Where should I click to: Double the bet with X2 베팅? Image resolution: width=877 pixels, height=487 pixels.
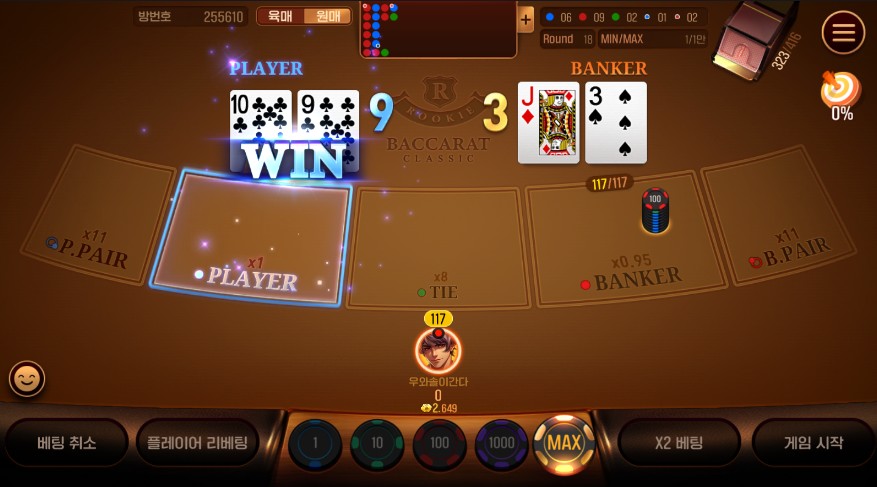(x=679, y=443)
